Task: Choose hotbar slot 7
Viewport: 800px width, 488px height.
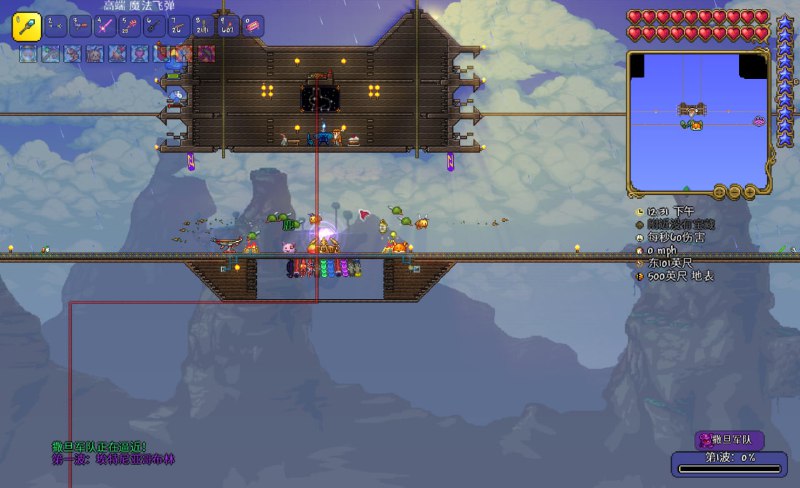Action: pyautogui.click(x=179, y=27)
